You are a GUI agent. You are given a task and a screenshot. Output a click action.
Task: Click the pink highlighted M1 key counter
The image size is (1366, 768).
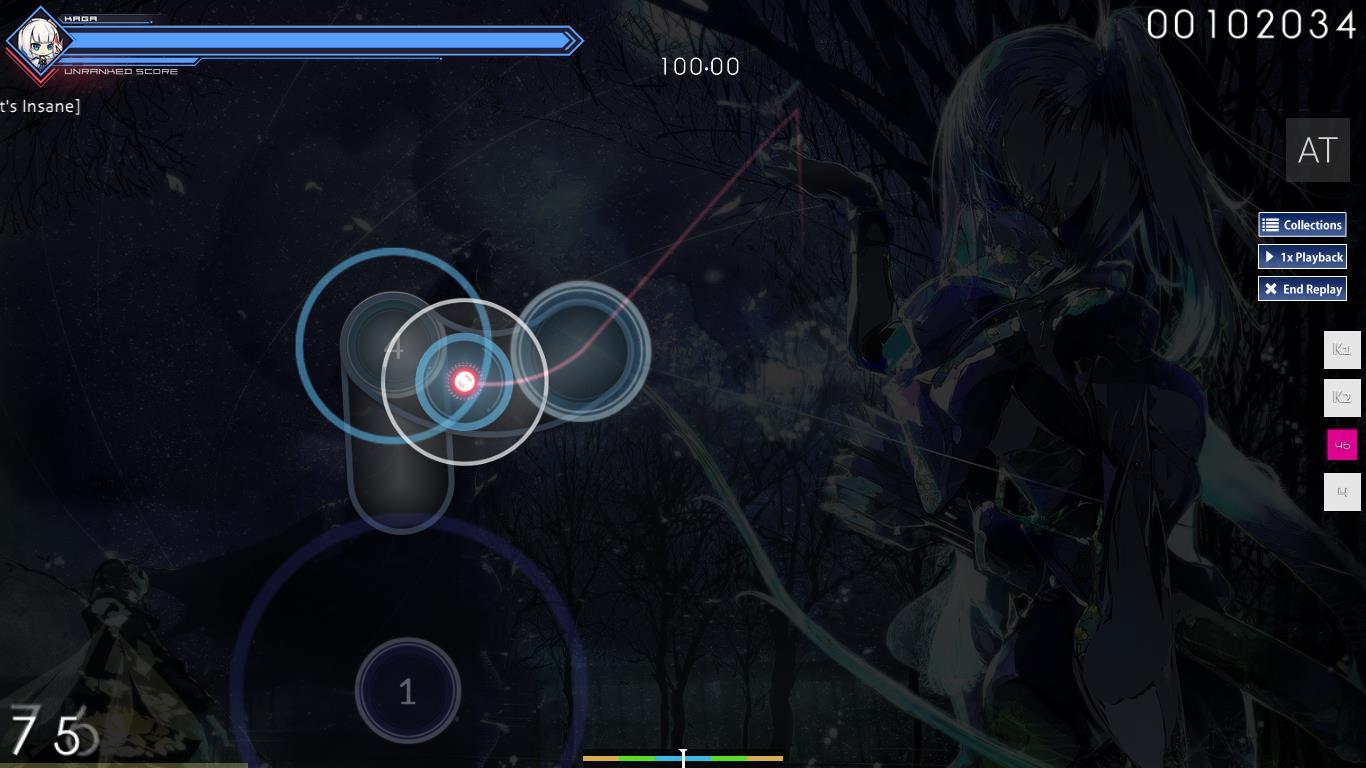[x=1342, y=444]
